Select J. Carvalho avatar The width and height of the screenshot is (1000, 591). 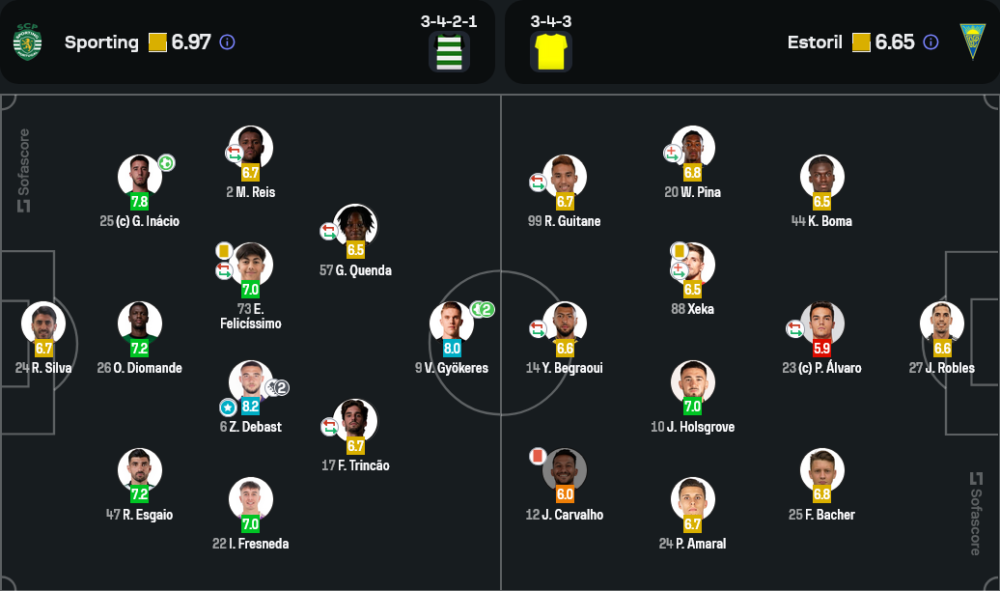(565, 471)
